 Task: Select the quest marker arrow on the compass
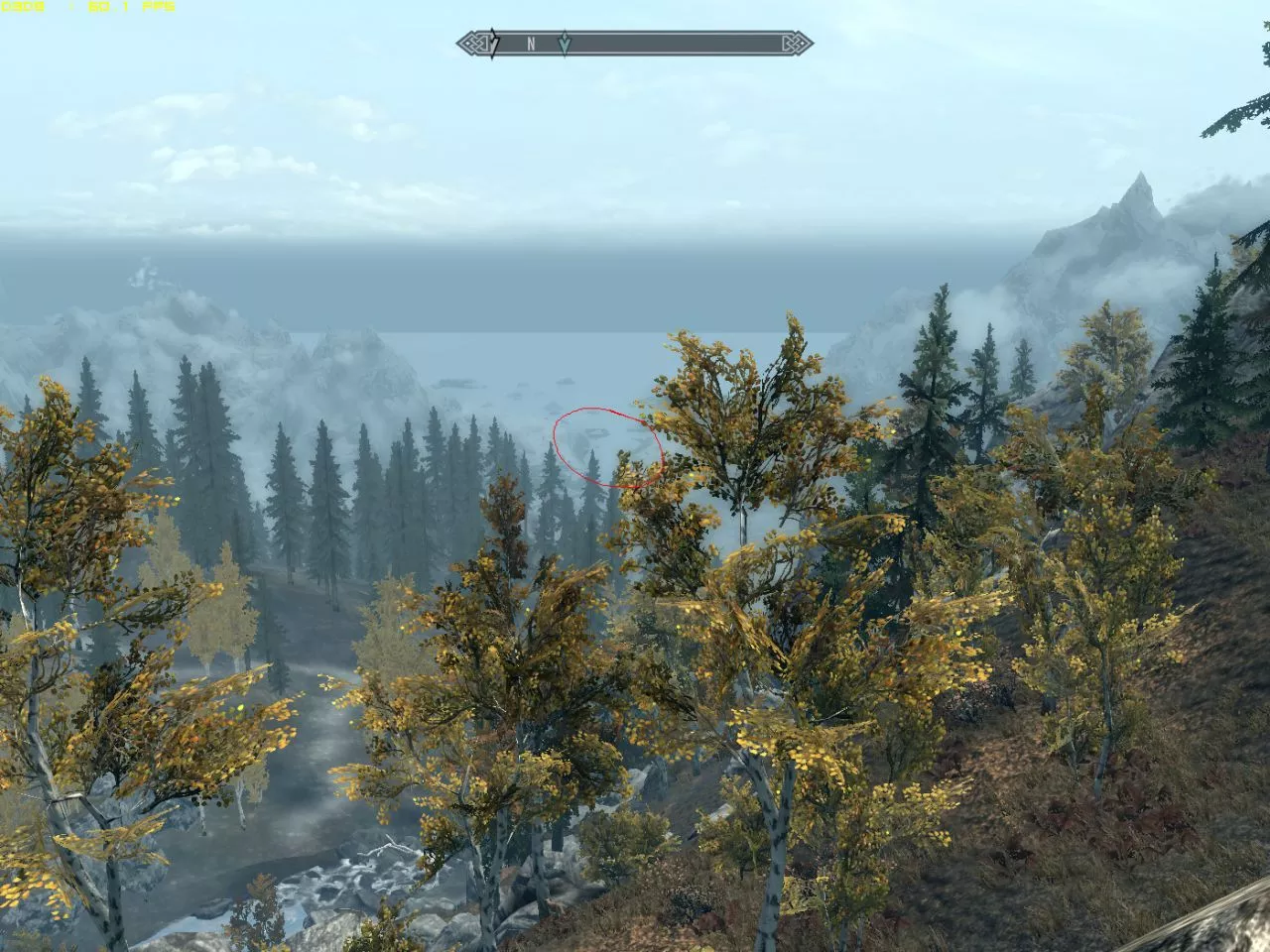pyautogui.click(x=564, y=44)
